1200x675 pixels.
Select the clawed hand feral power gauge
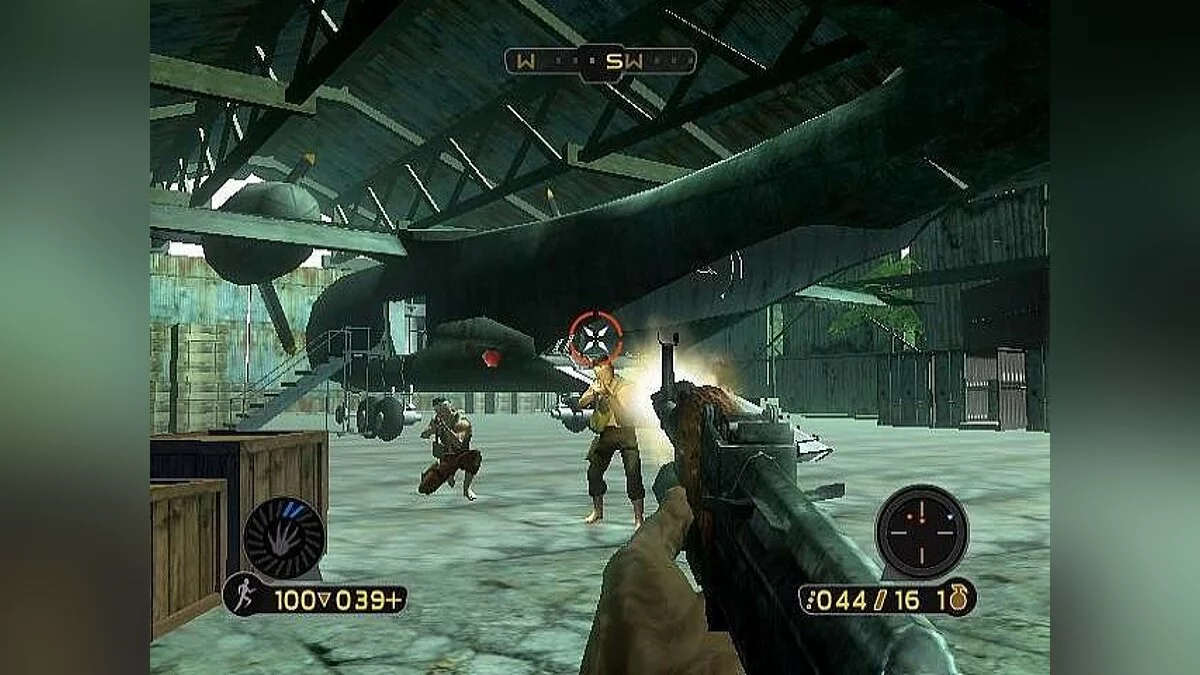tap(284, 538)
